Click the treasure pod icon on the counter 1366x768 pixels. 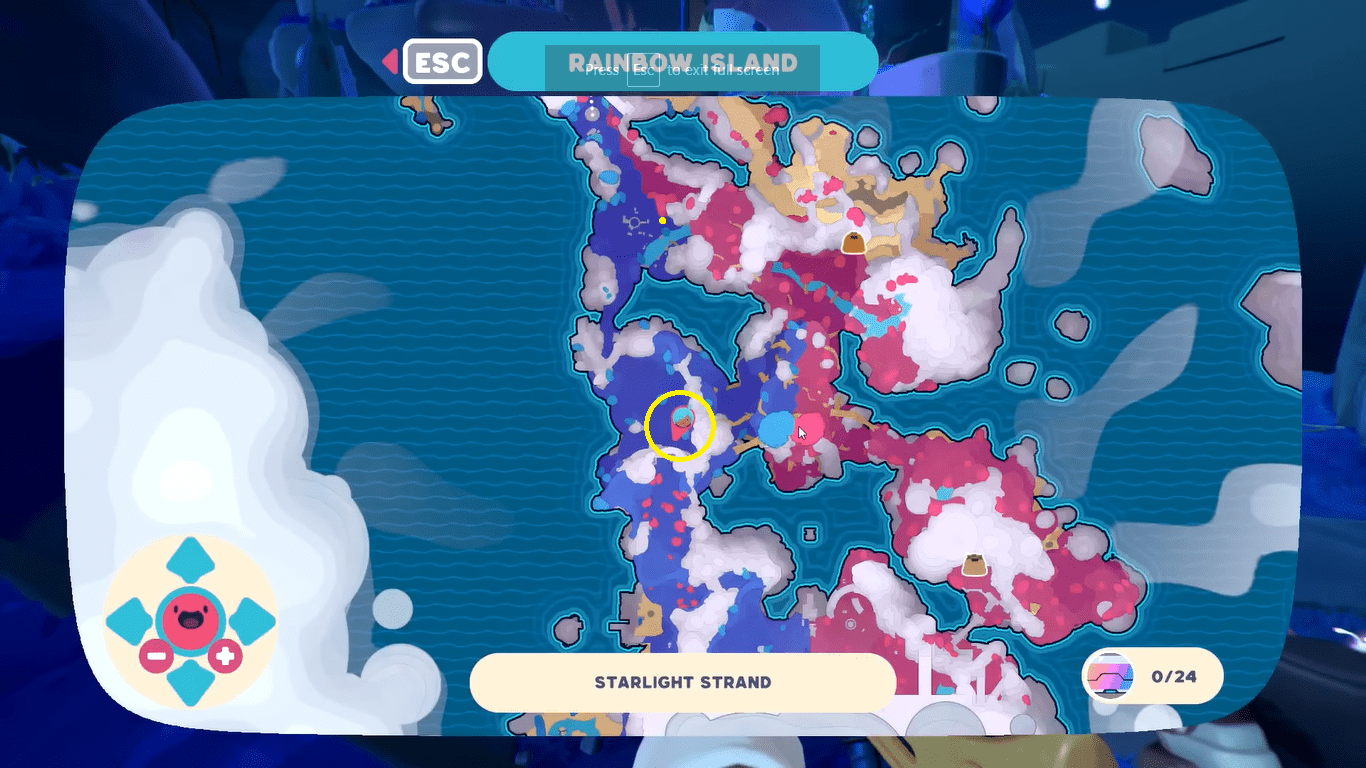click(1110, 676)
